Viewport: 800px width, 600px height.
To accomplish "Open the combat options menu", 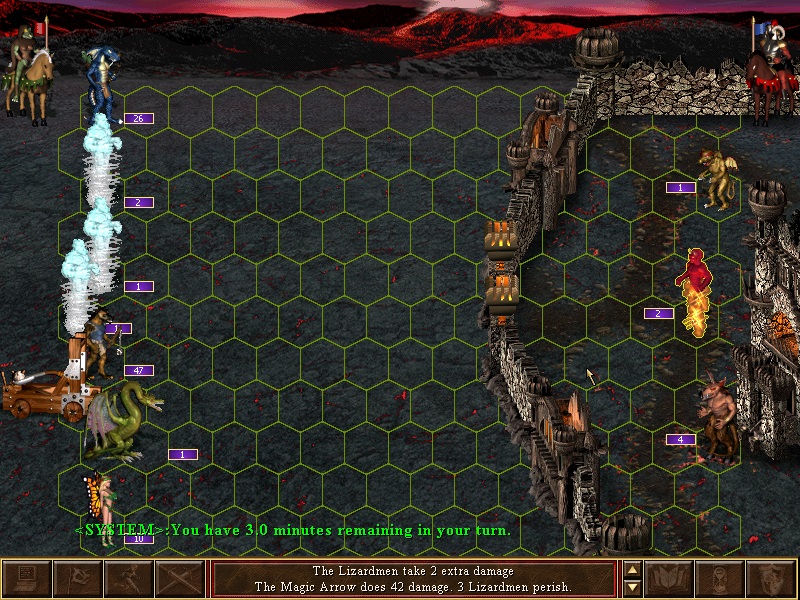I will [x=27, y=579].
